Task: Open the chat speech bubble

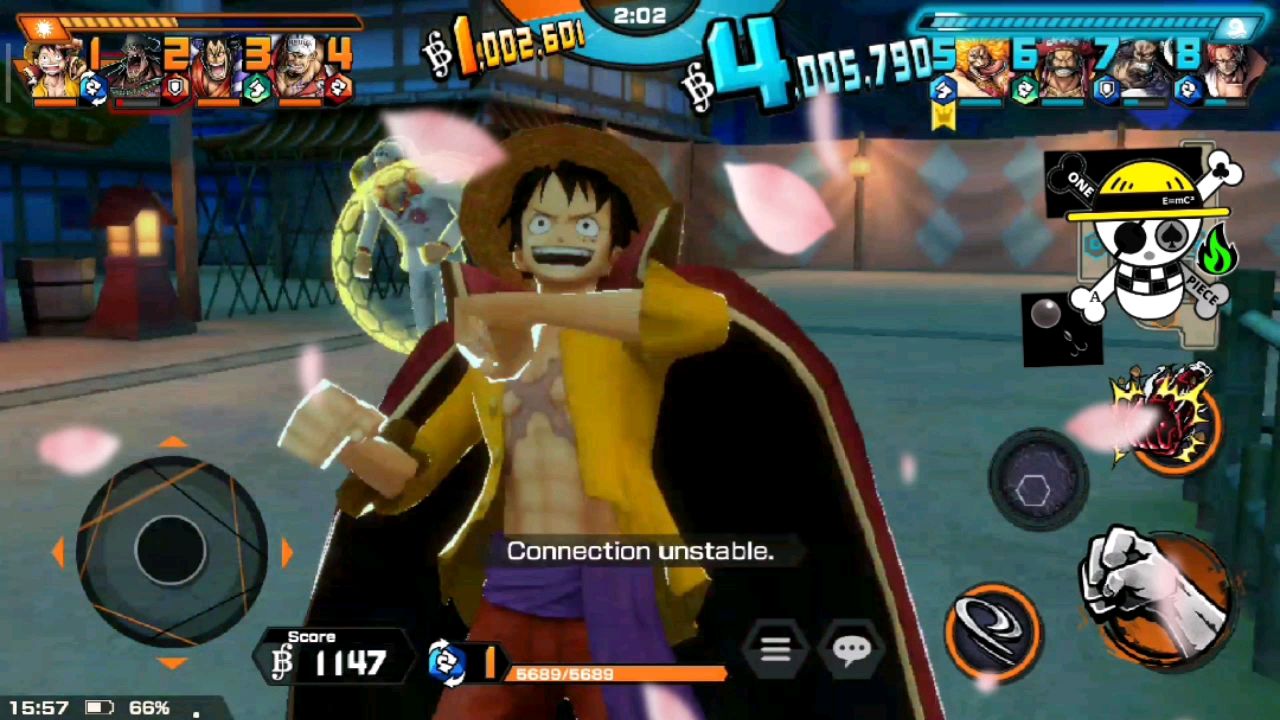Action: click(851, 651)
